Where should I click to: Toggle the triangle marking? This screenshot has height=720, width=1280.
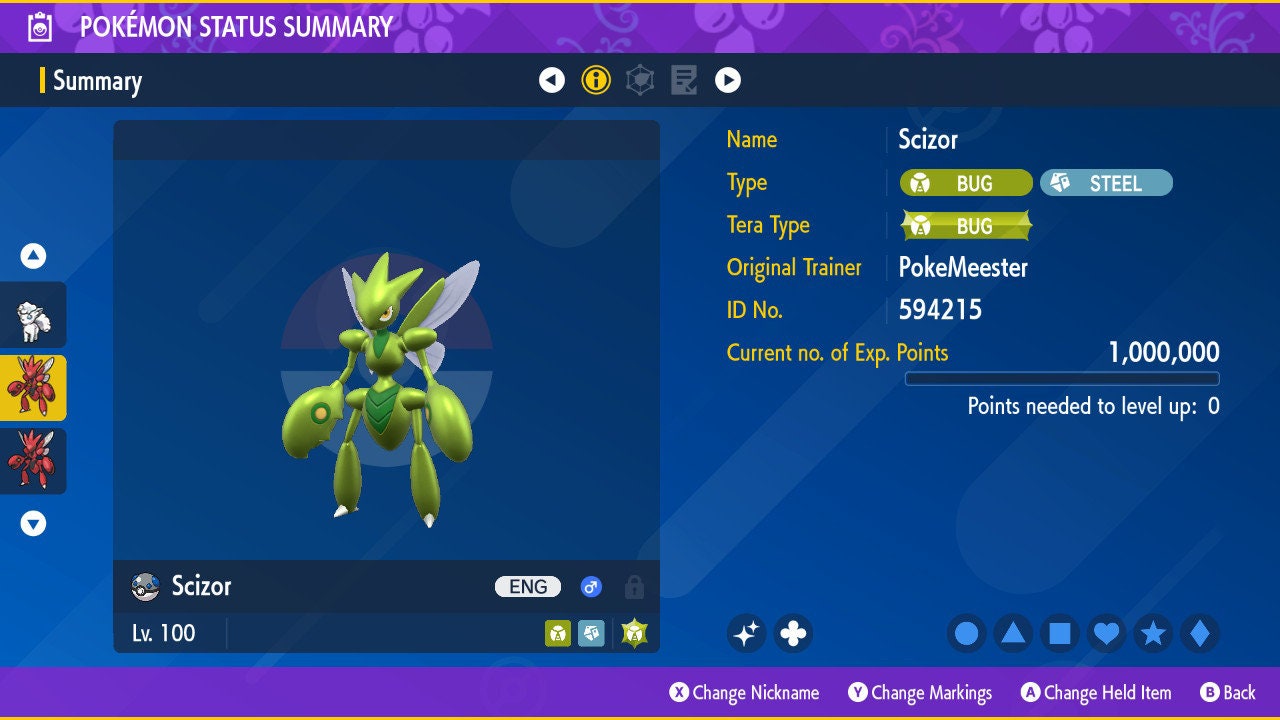[x=1013, y=633]
